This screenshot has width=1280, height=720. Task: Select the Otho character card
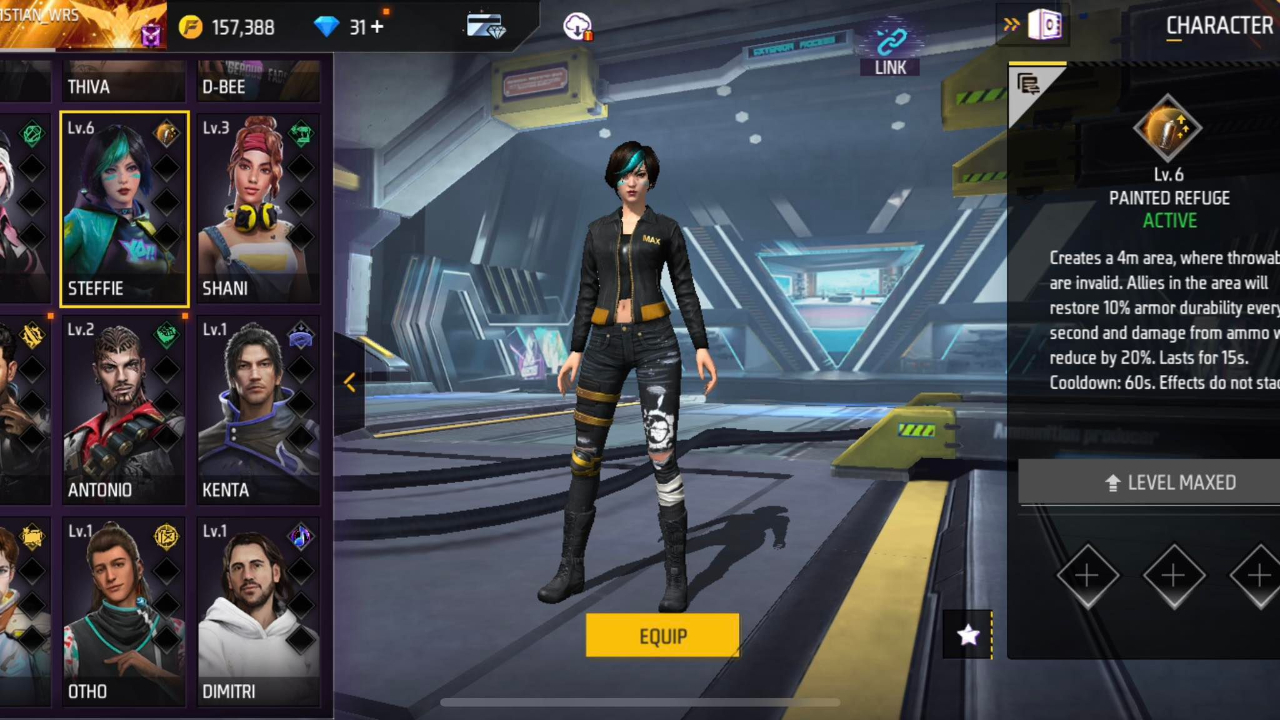[123, 610]
